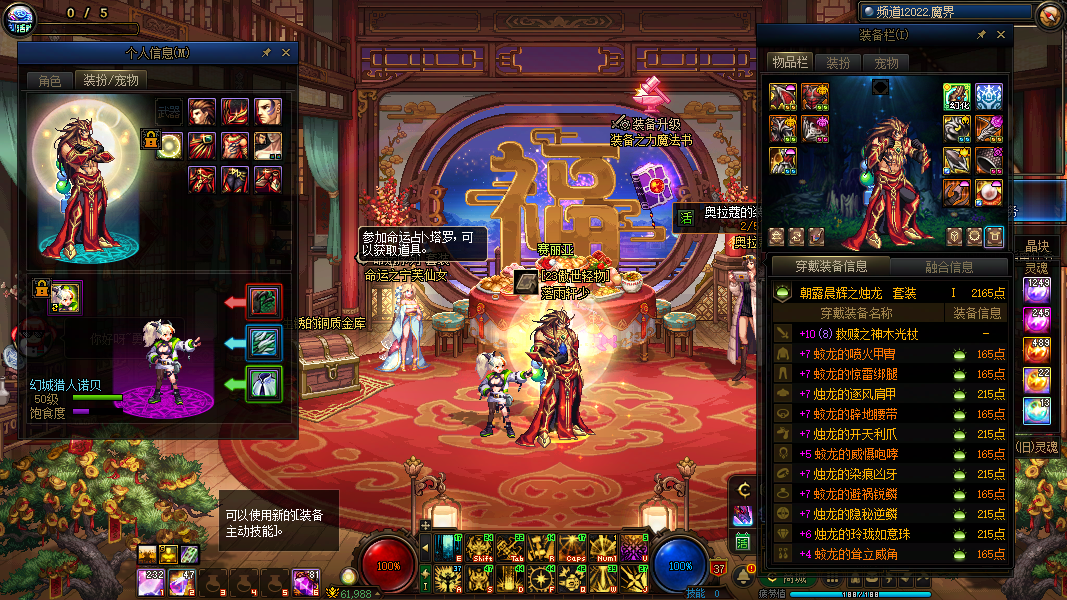Click the red pet equipment slot with green glove
The width and height of the screenshot is (1067, 600).
point(264,301)
